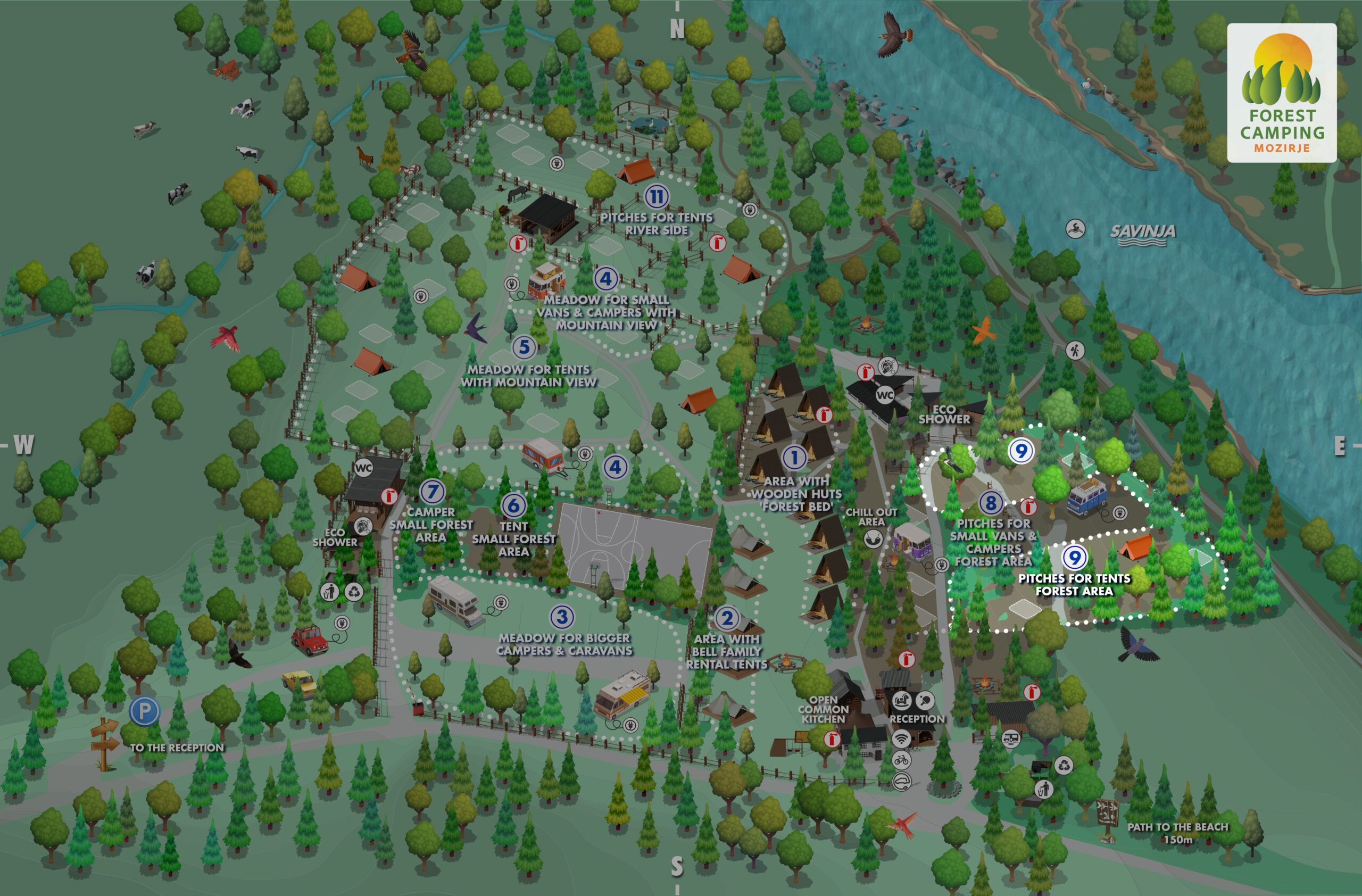Open the Forest Camping Mozirje logo
This screenshot has width=1362, height=896.
coord(1281,93)
